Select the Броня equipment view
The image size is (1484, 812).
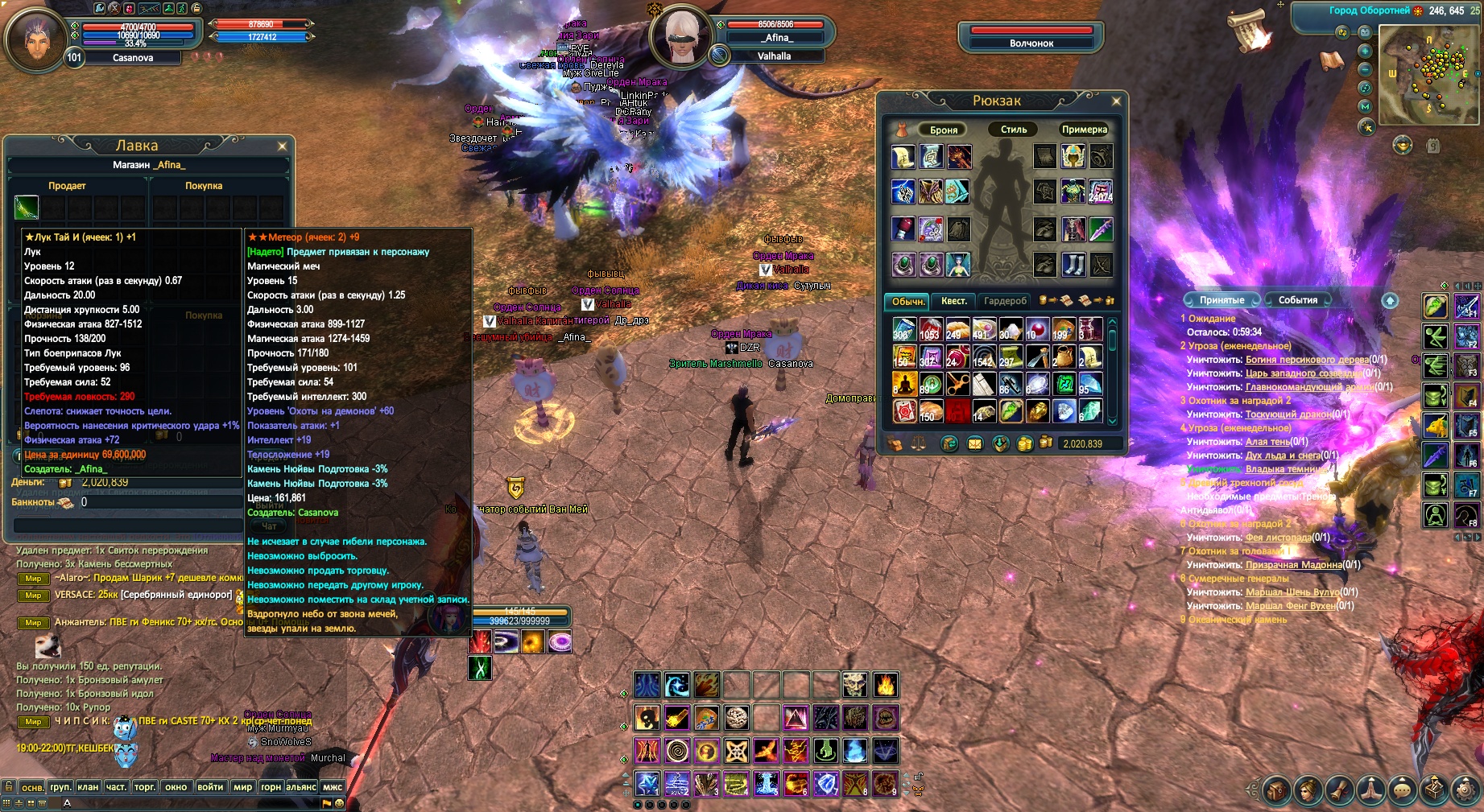[x=943, y=130]
